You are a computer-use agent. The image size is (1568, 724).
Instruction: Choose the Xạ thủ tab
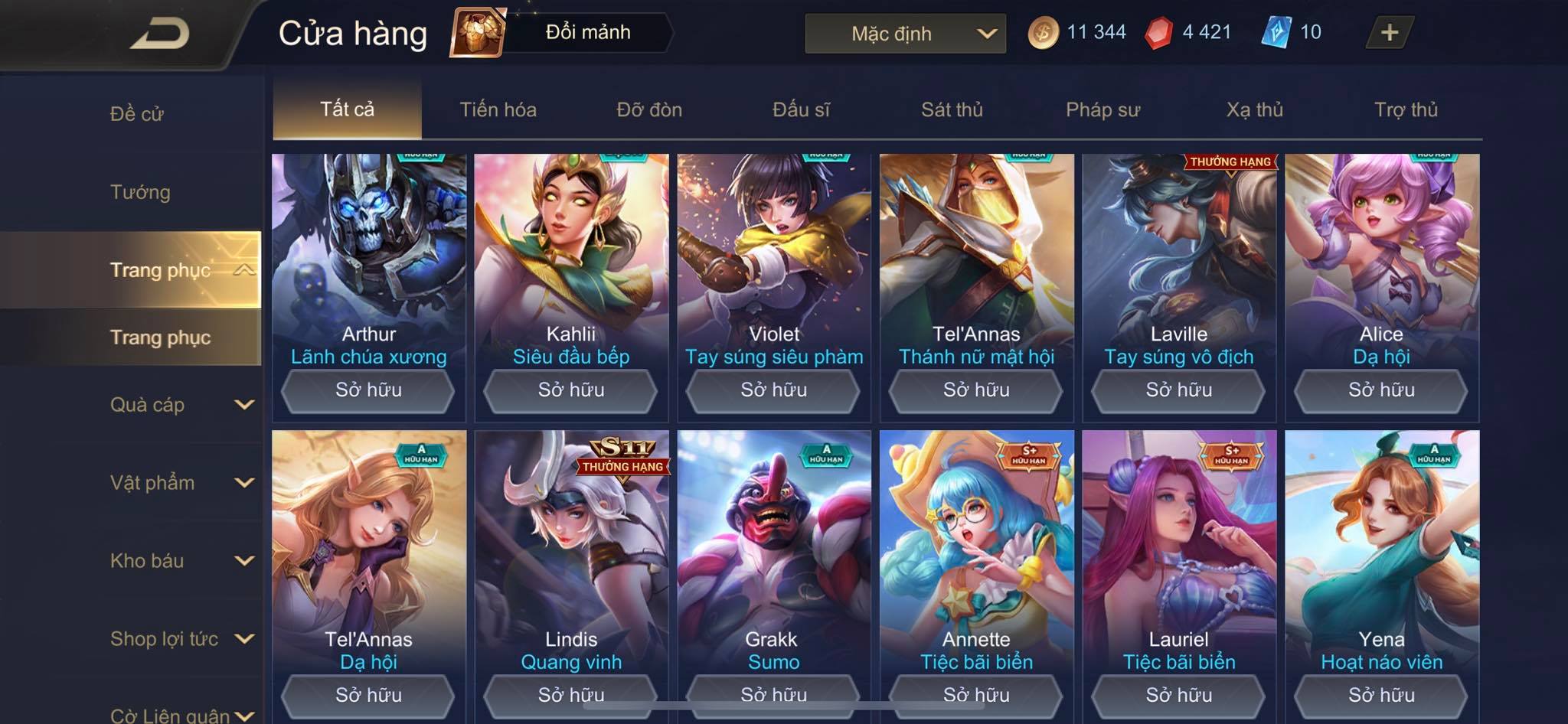(1254, 109)
